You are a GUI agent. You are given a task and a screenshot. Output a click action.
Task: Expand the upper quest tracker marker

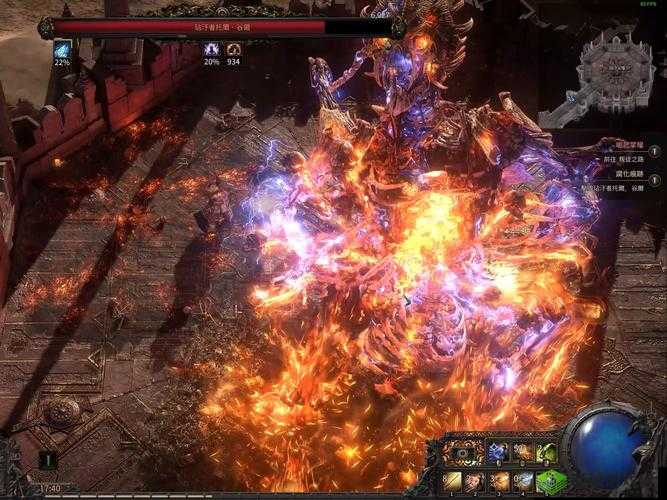(654, 150)
